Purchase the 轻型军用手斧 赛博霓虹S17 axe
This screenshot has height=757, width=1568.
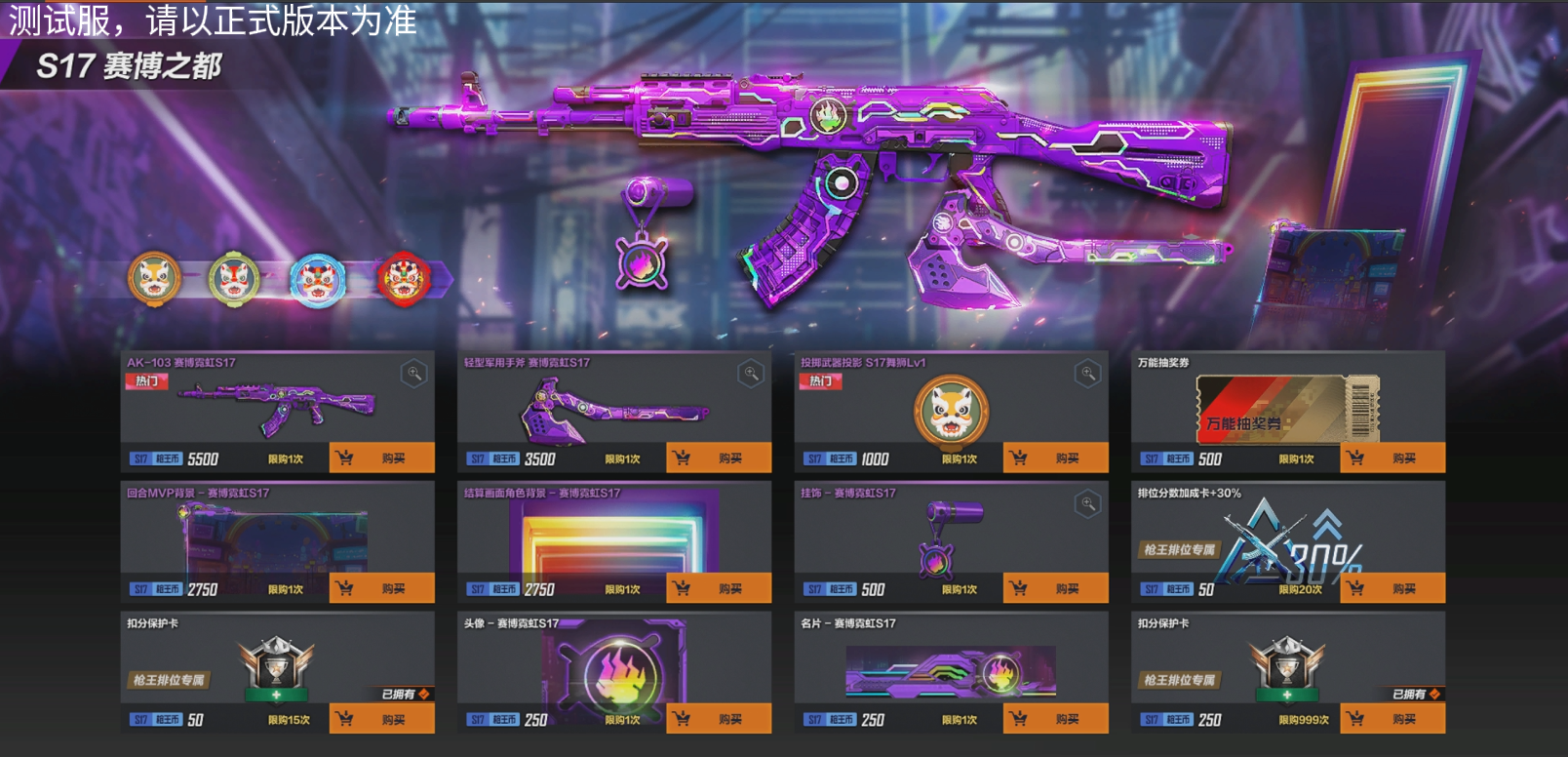[719, 458]
